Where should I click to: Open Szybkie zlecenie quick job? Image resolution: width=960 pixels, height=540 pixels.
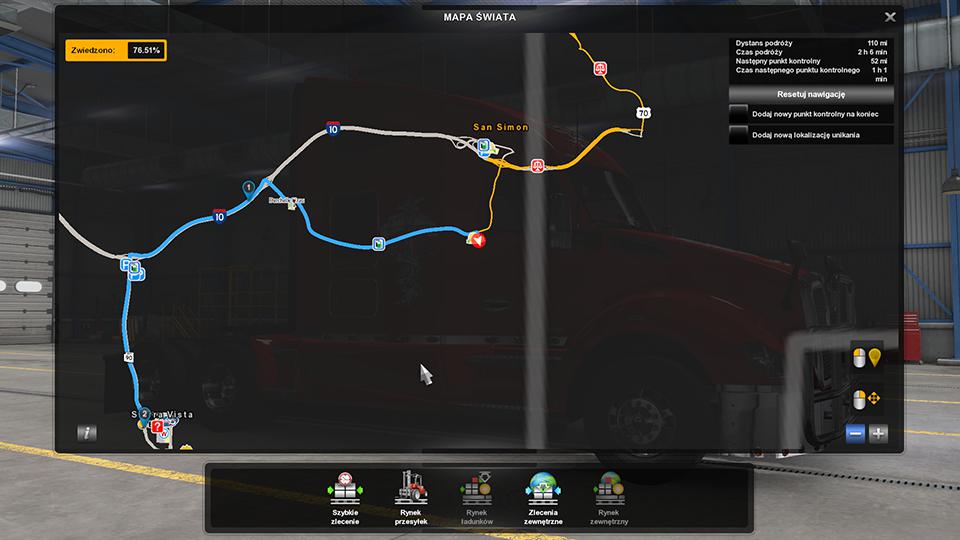tap(345, 495)
